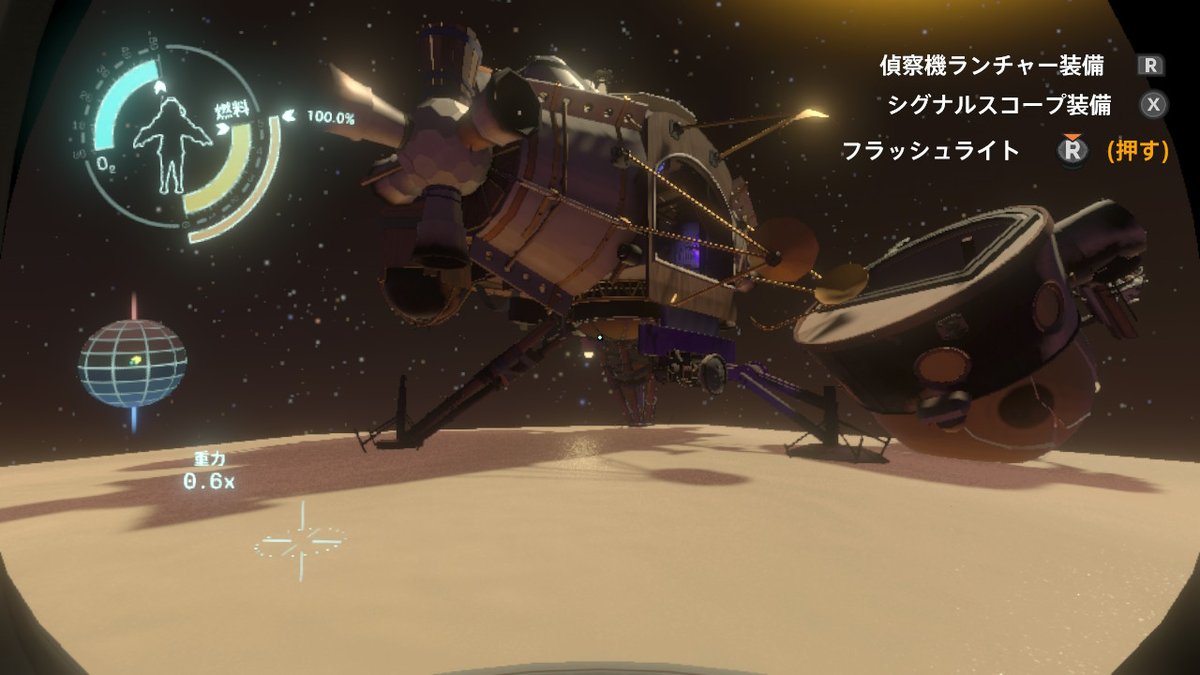This screenshot has height=675, width=1200.
Task: Click the spherical planet position globe
Action: click(133, 363)
